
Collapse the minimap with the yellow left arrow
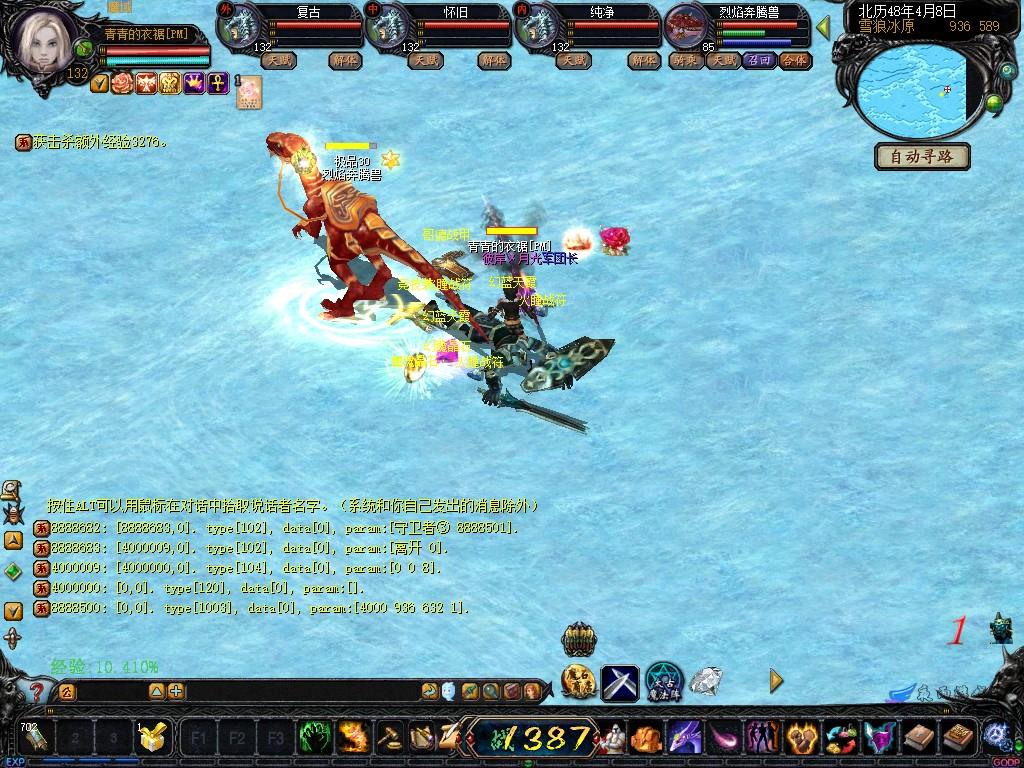tap(823, 28)
